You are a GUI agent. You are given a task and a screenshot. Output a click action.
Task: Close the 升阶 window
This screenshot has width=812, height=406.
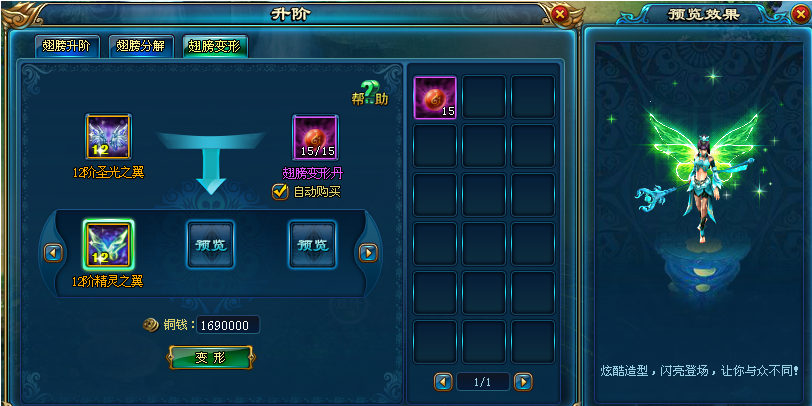560,15
